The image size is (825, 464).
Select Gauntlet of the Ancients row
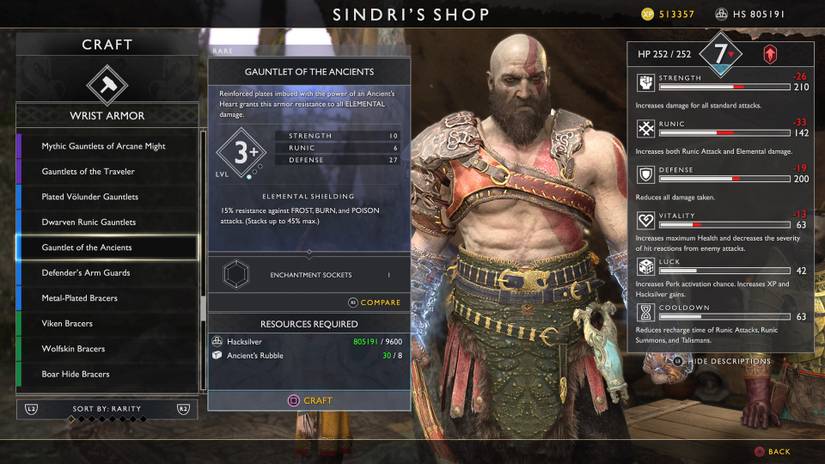[x=87, y=247]
